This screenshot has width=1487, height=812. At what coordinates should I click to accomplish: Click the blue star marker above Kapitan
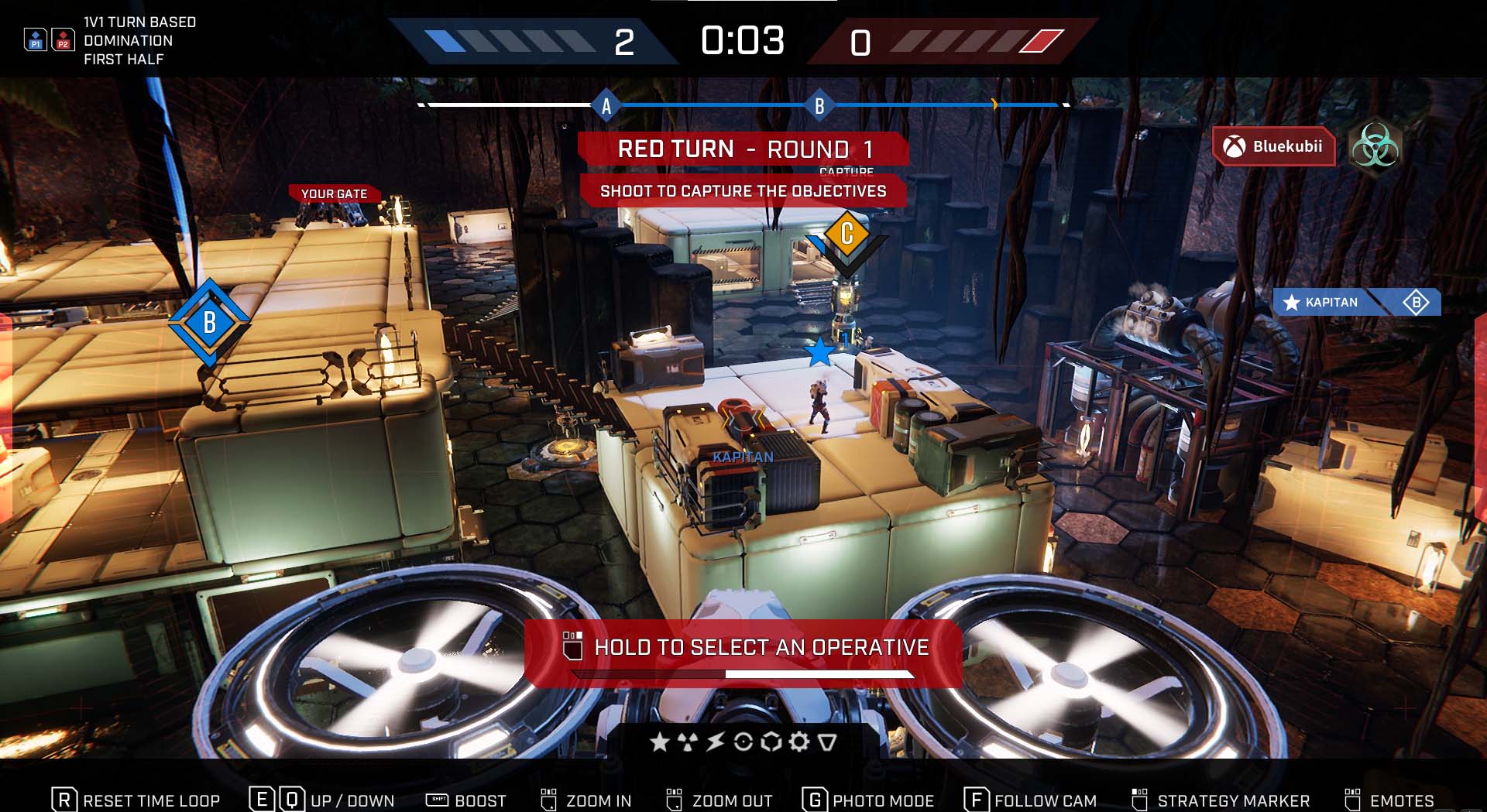pyautogui.click(x=819, y=351)
